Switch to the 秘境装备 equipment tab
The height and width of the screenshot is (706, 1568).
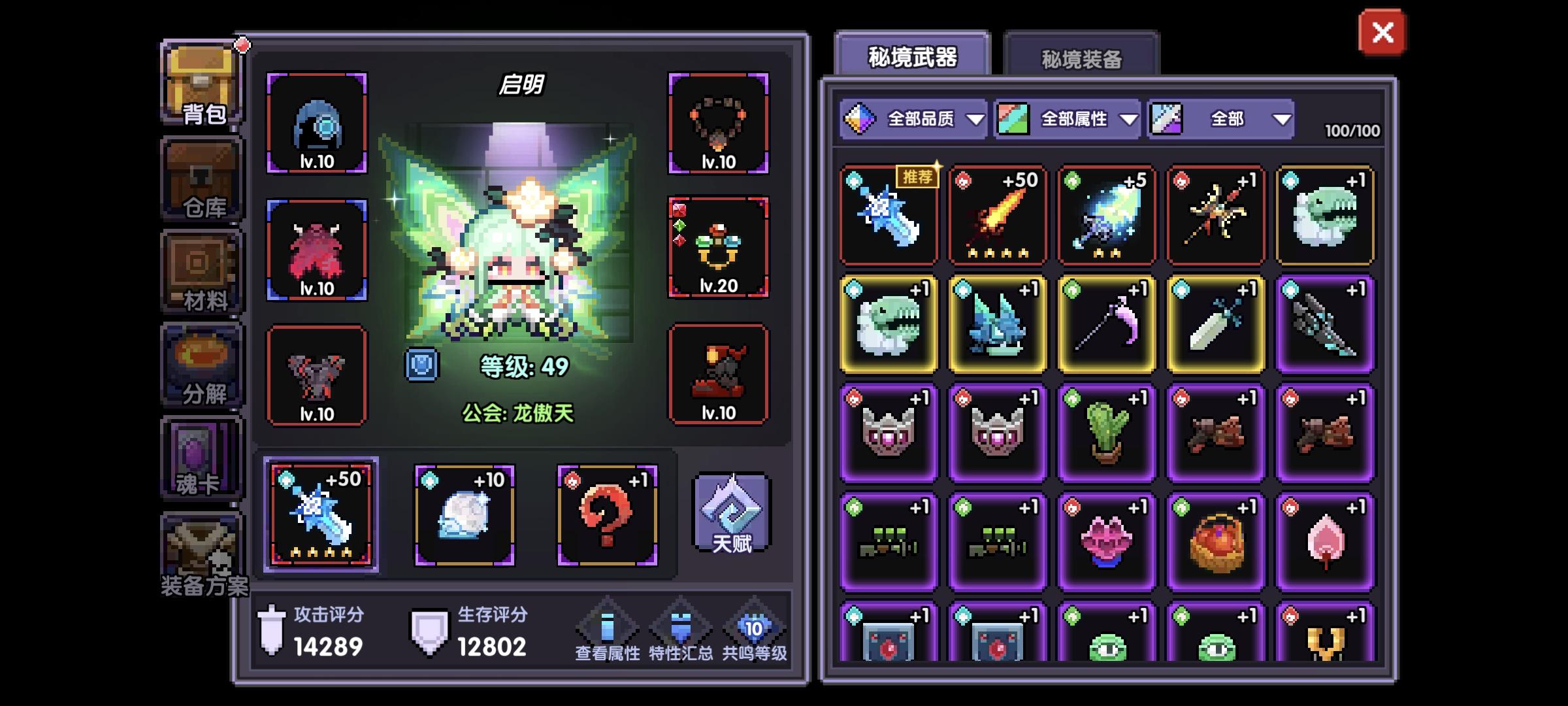tap(1081, 59)
